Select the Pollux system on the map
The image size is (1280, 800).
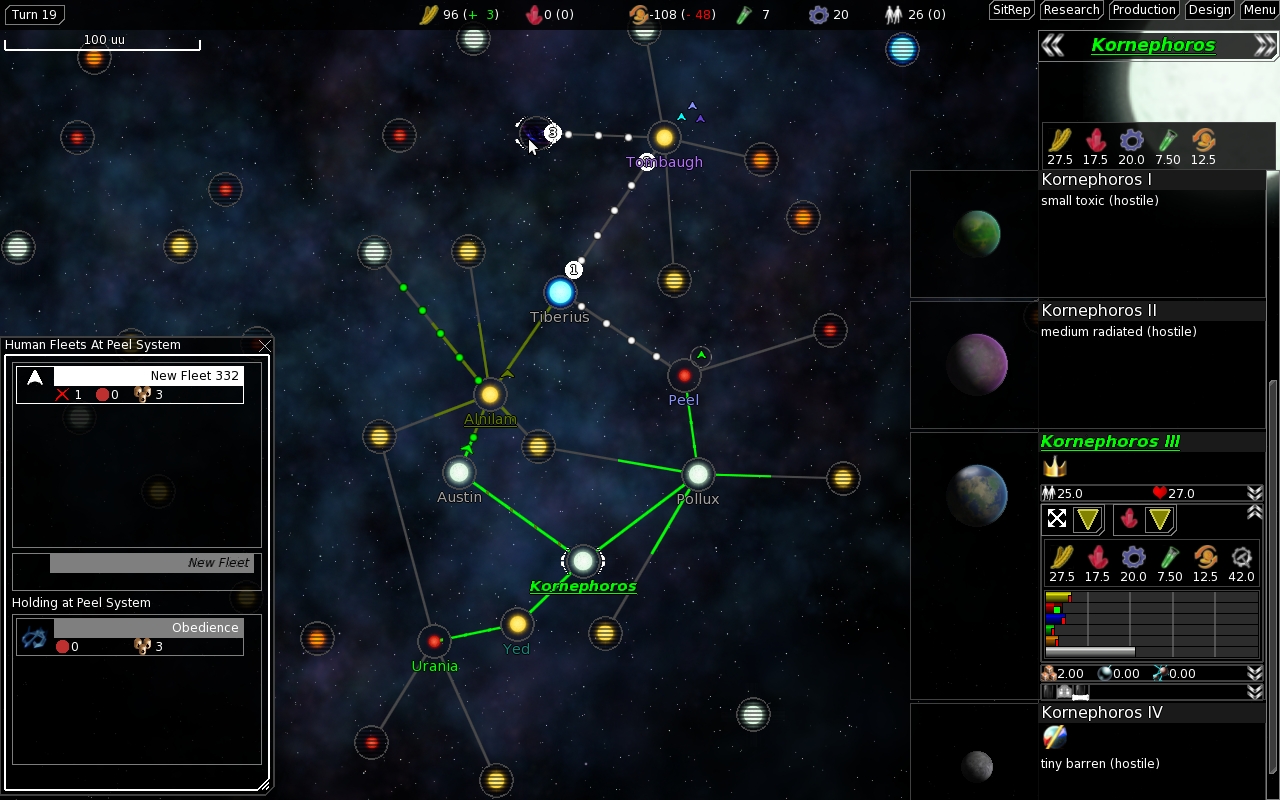tap(697, 474)
